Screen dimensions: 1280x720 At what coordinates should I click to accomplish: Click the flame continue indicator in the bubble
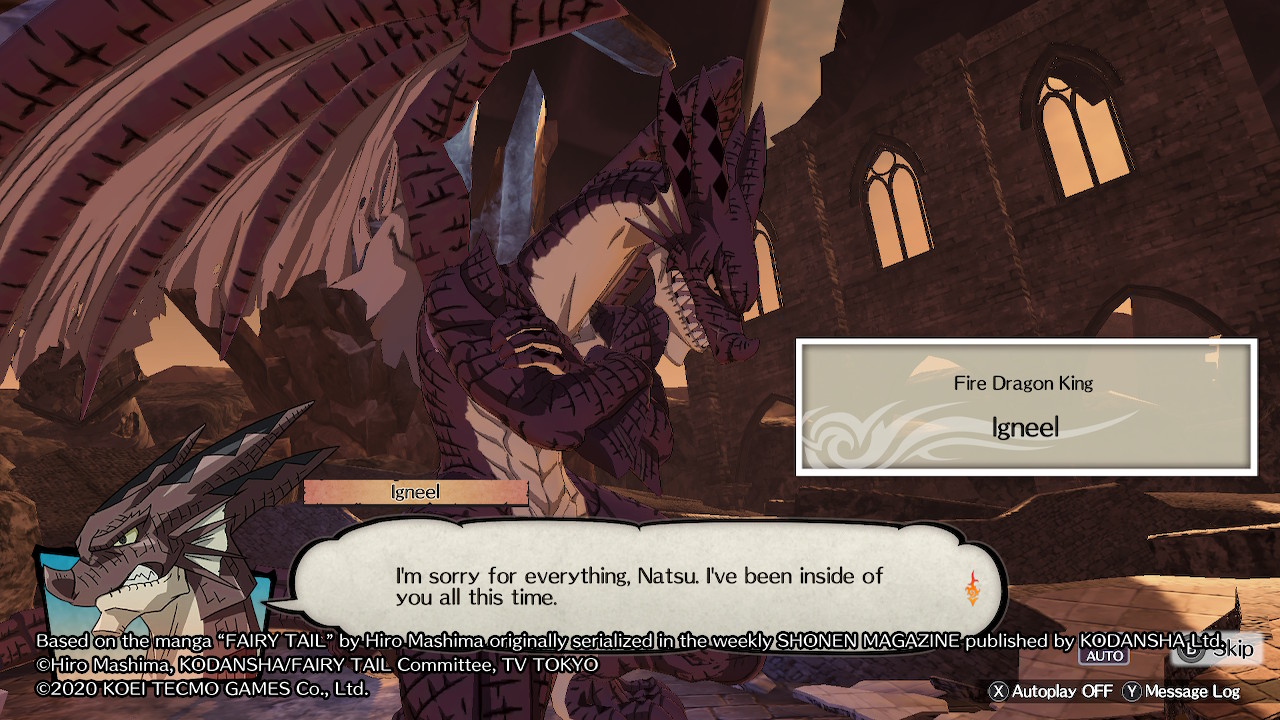click(x=972, y=589)
